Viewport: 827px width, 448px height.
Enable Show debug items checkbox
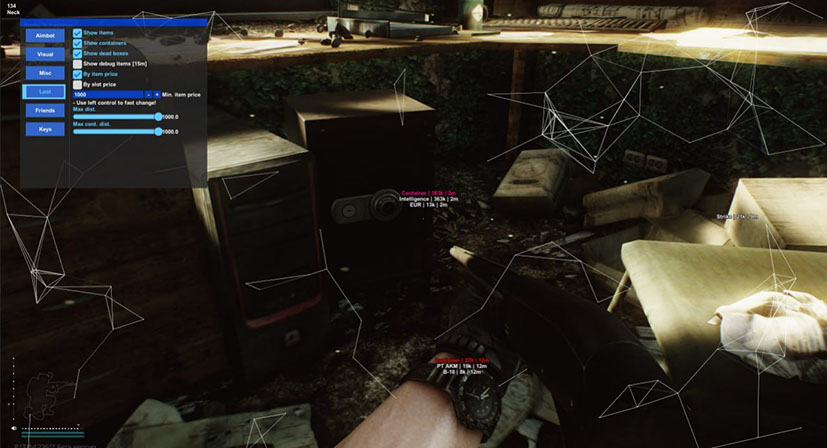click(78, 64)
